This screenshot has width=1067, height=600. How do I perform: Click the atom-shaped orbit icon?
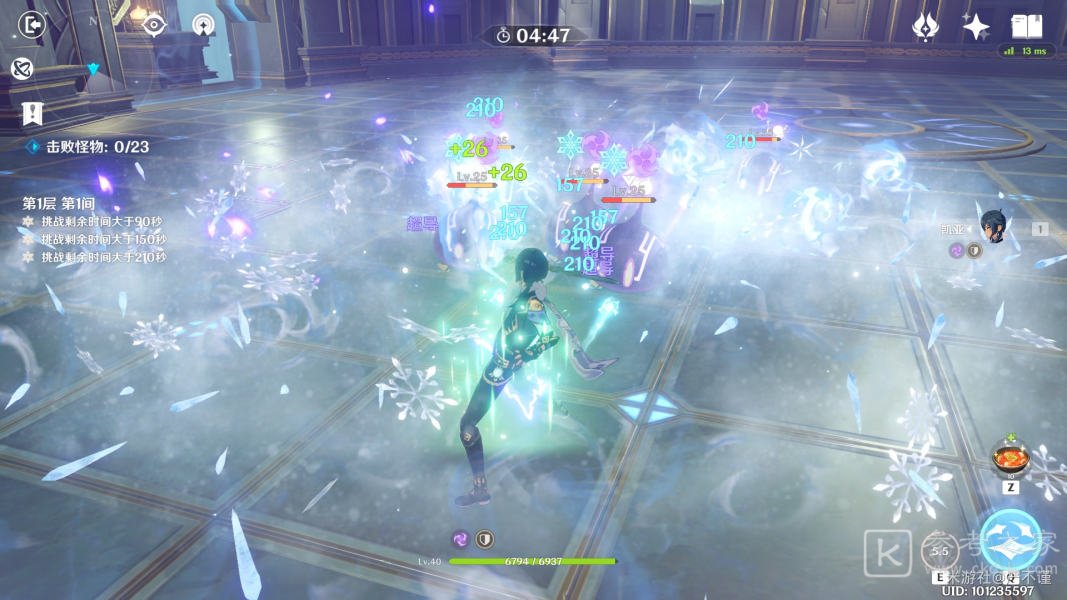(x=23, y=68)
